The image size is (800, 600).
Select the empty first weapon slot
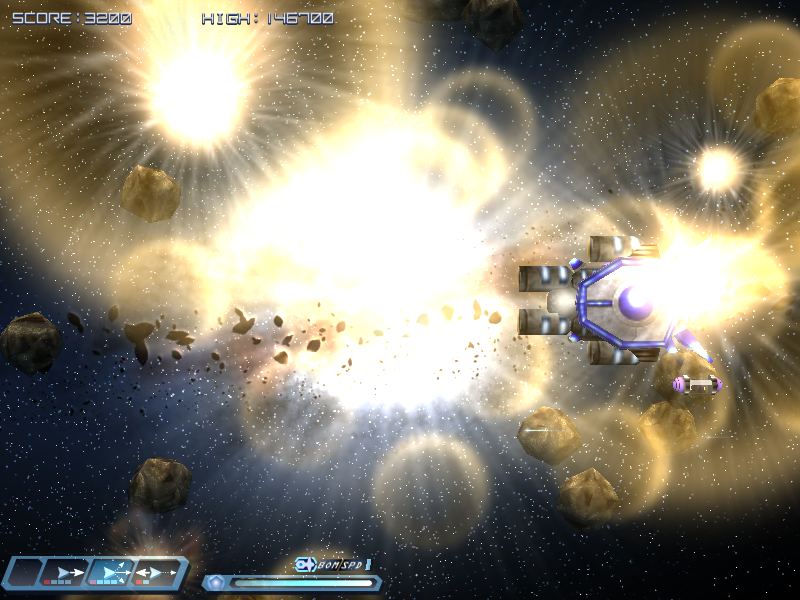point(25,572)
